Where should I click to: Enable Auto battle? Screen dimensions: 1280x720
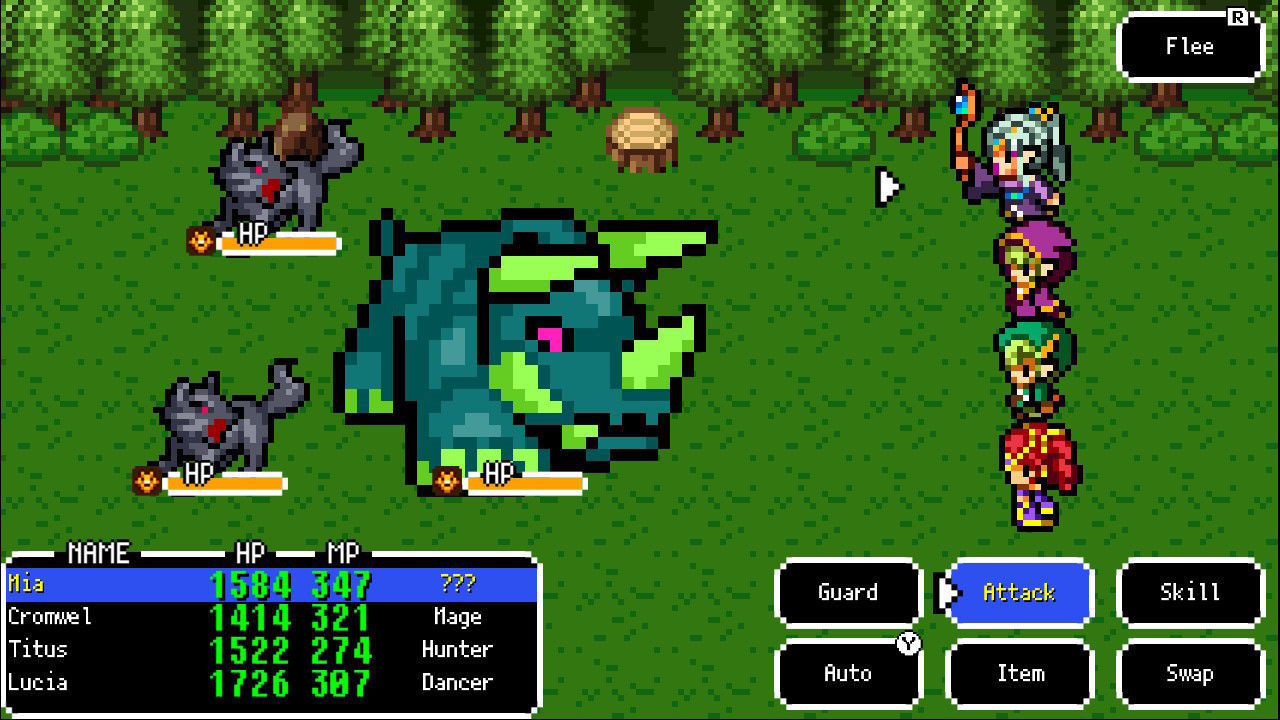pos(847,674)
